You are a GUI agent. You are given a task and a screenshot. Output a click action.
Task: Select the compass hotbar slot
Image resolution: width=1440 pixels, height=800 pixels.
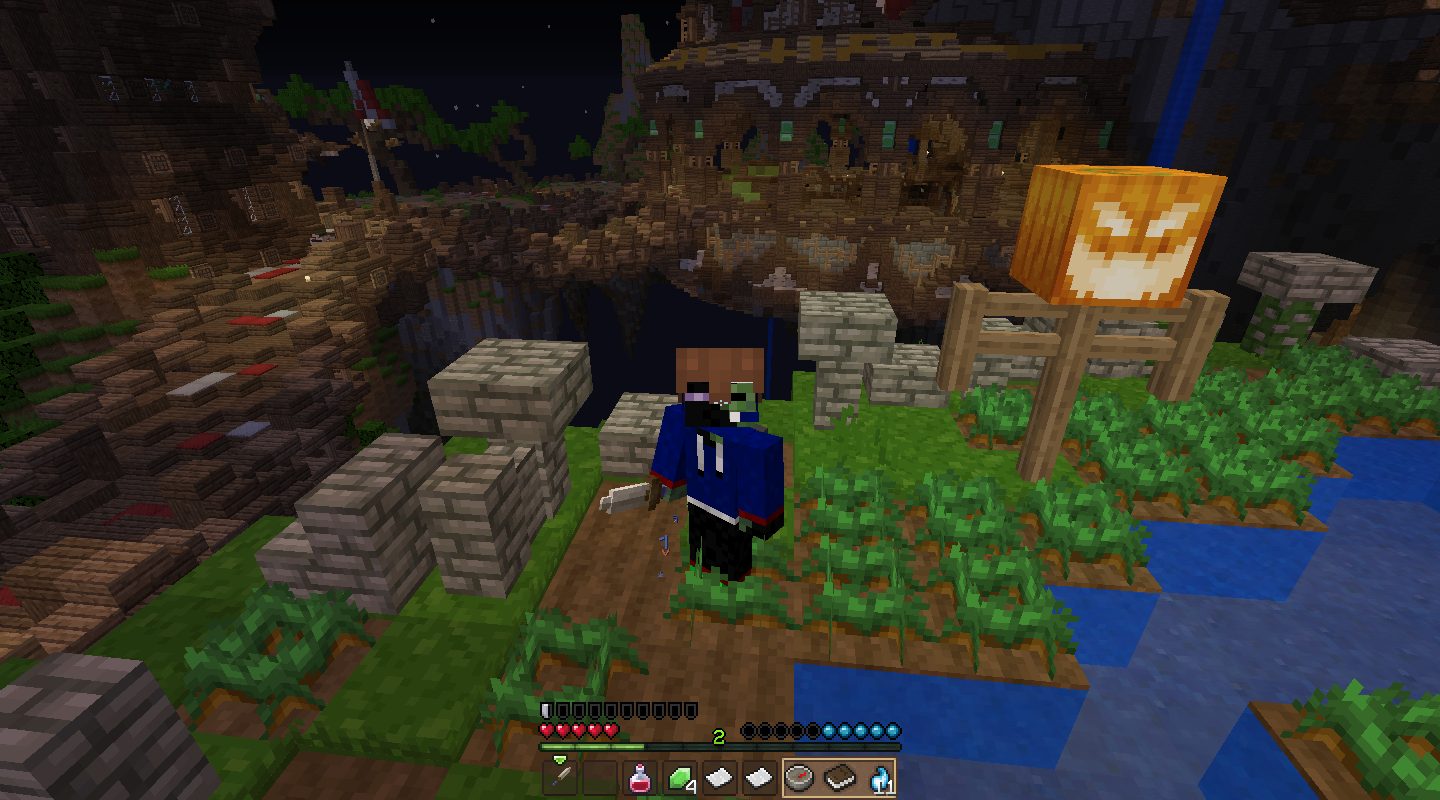[800, 777]
